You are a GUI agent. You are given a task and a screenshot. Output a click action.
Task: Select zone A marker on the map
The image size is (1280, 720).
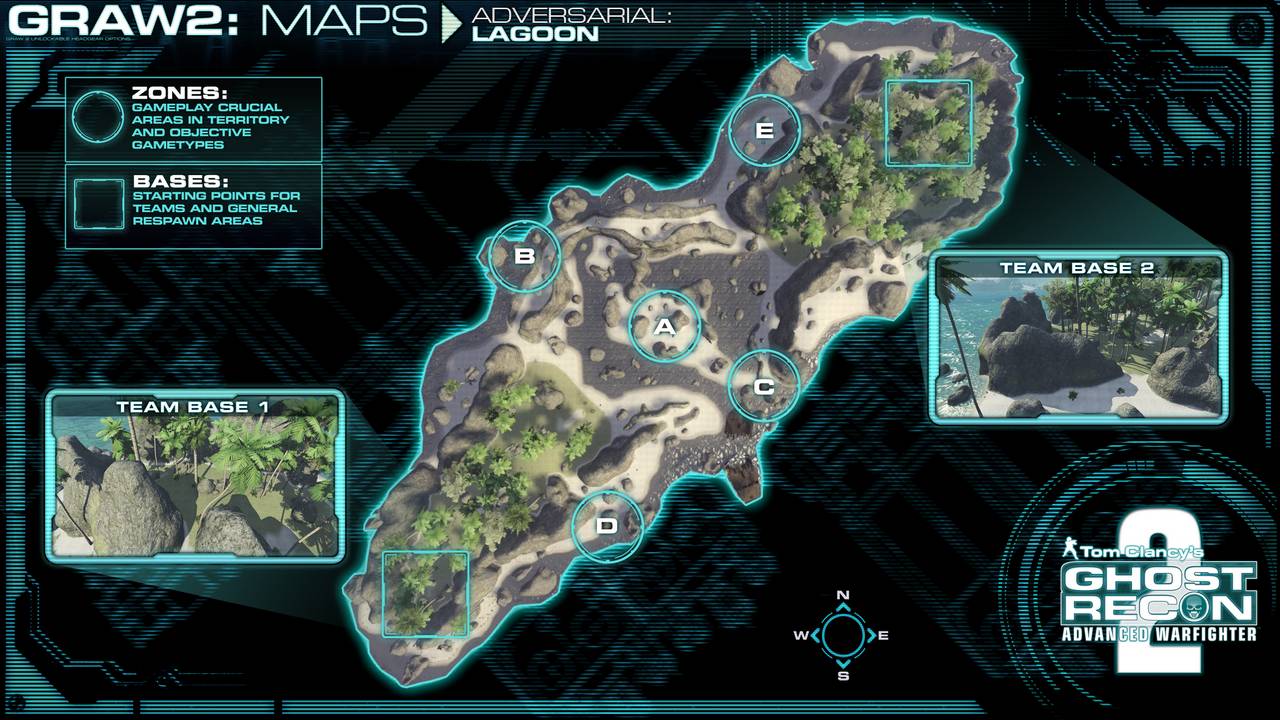(x=665, y=326)
